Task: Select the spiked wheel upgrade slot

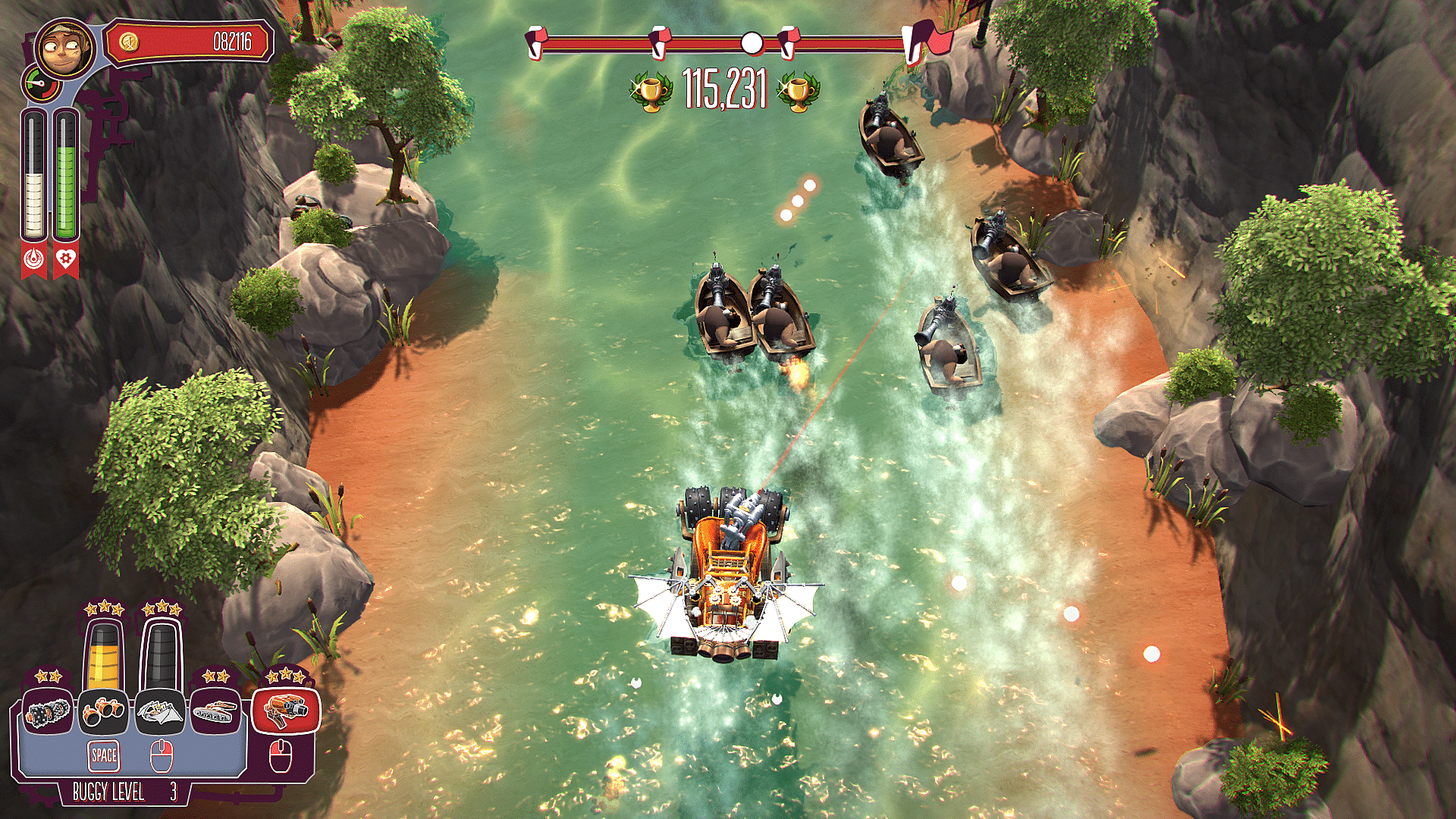Action: pos(49,711)
